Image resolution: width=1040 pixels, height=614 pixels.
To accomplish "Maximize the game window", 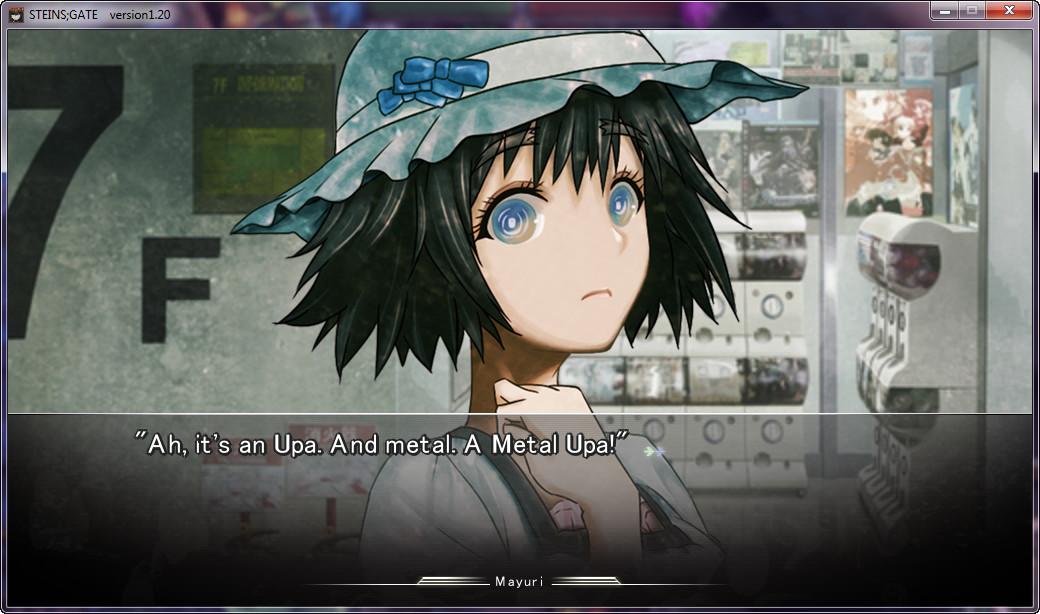I will point(971,10).
